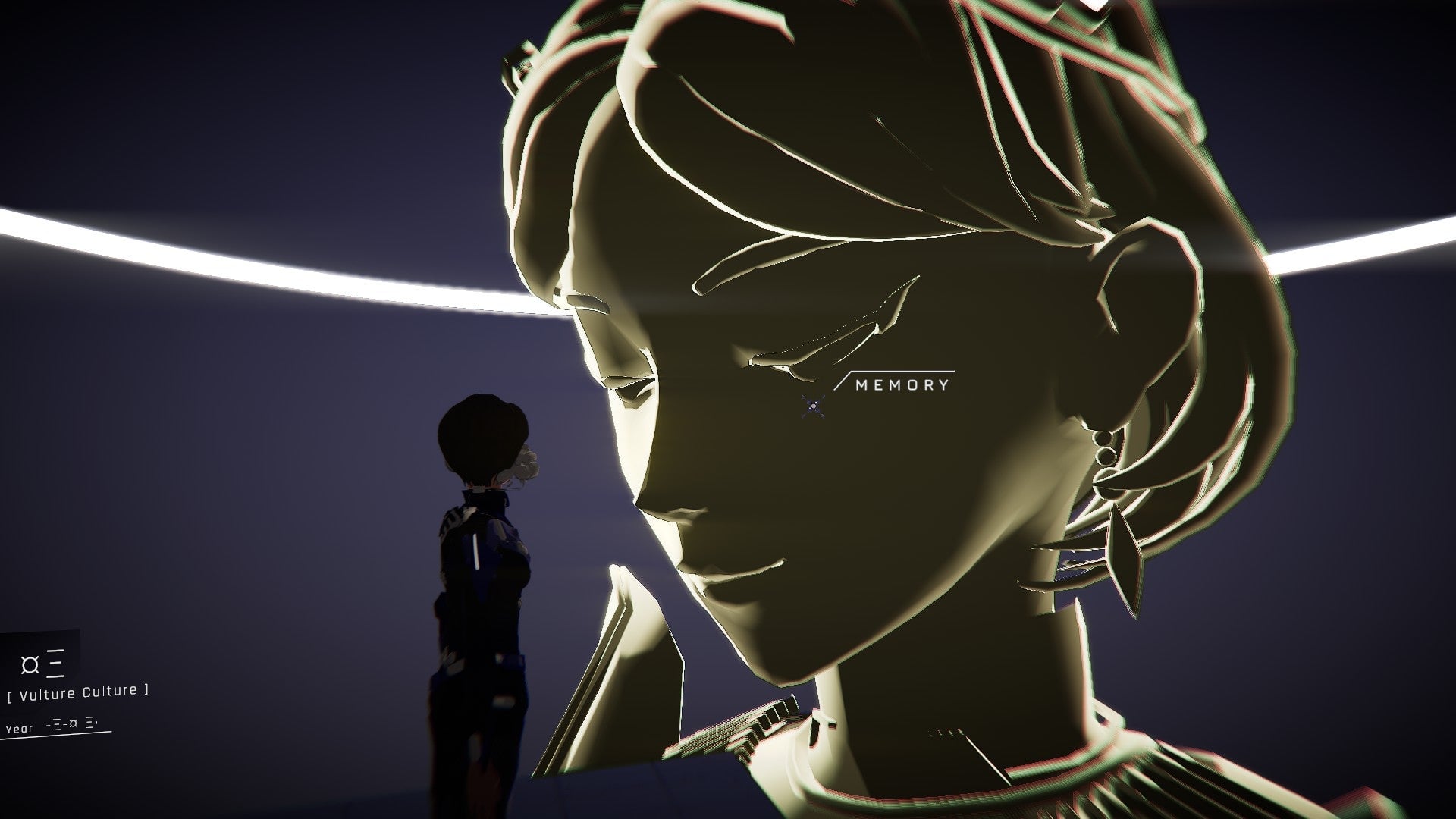Screen dimensions: 1456x819
Task: Open the [ Vulture Culture ] location label
Action: click(x=77, y=695)
